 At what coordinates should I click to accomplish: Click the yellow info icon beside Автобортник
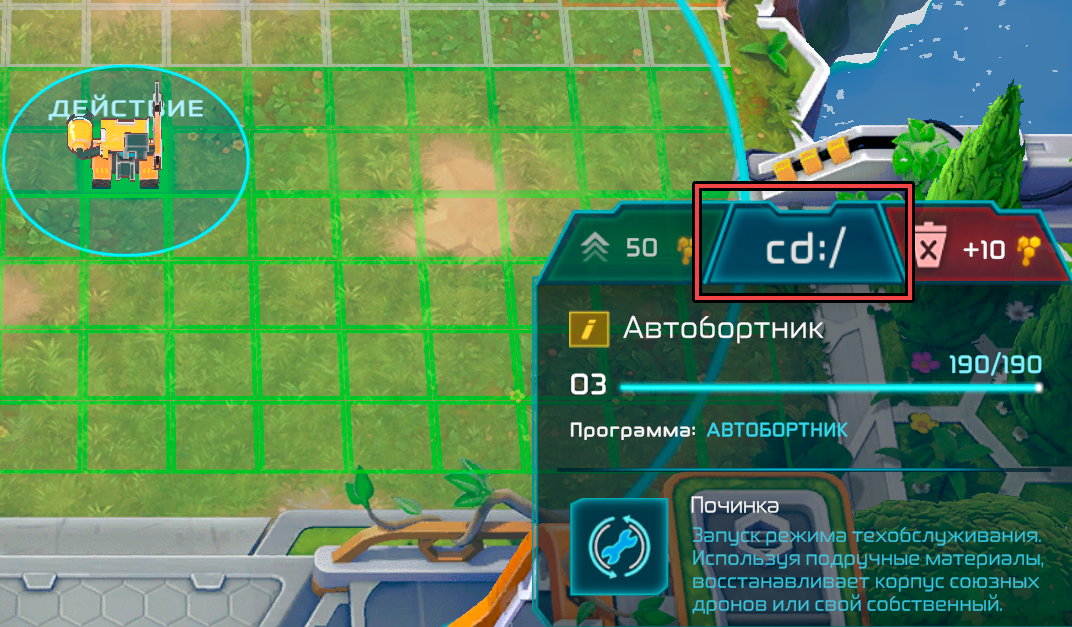(x=589, y=329)
